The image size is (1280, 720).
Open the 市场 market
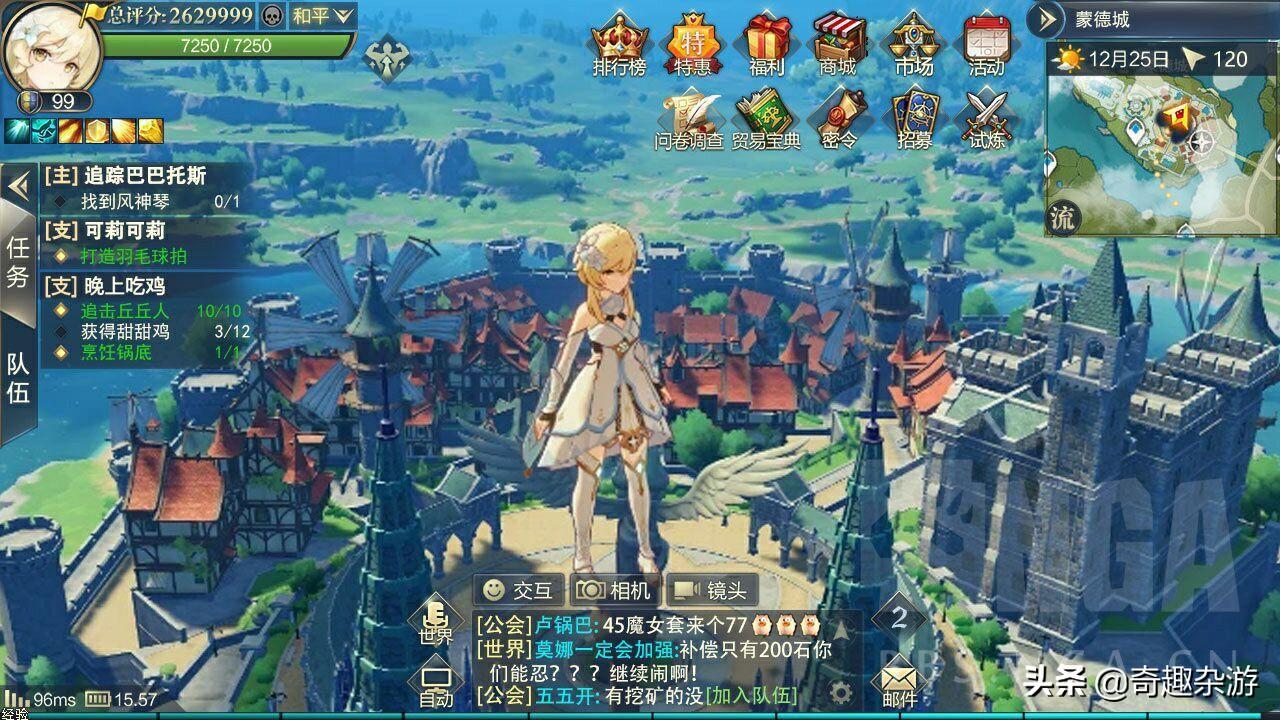[x=913, y=44]
